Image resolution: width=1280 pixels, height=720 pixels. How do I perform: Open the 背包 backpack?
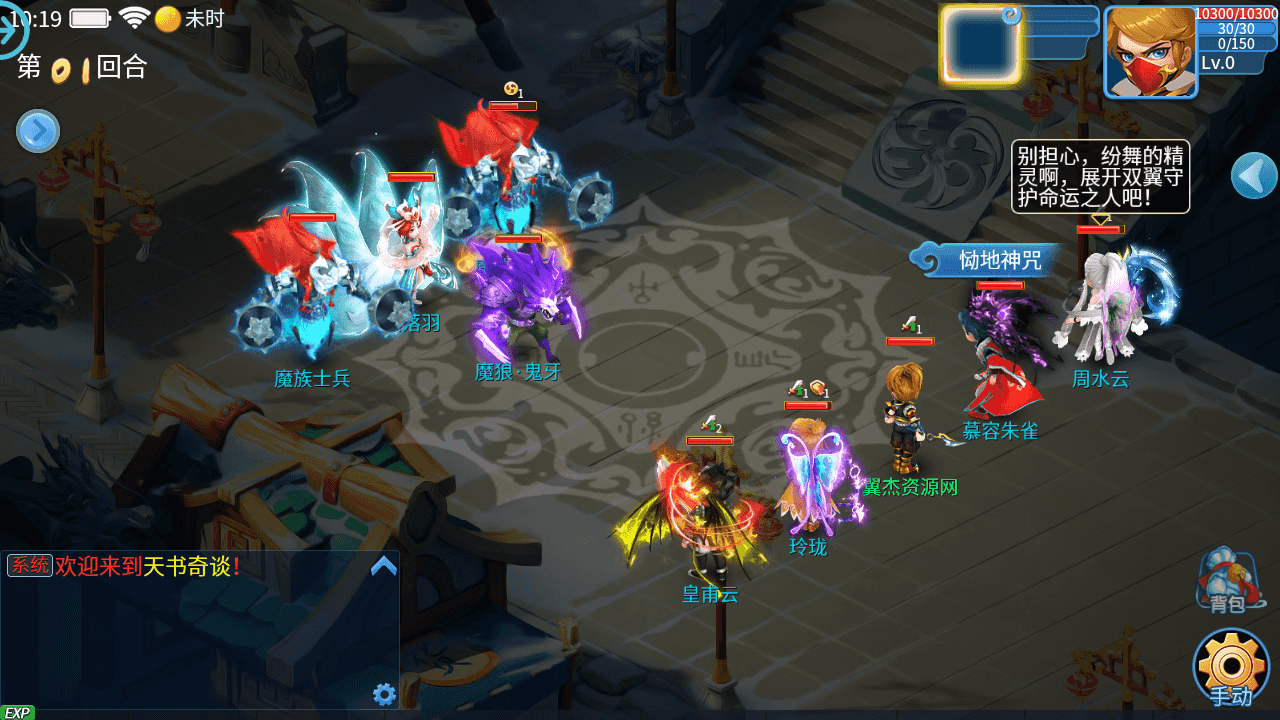(1227, 581)
